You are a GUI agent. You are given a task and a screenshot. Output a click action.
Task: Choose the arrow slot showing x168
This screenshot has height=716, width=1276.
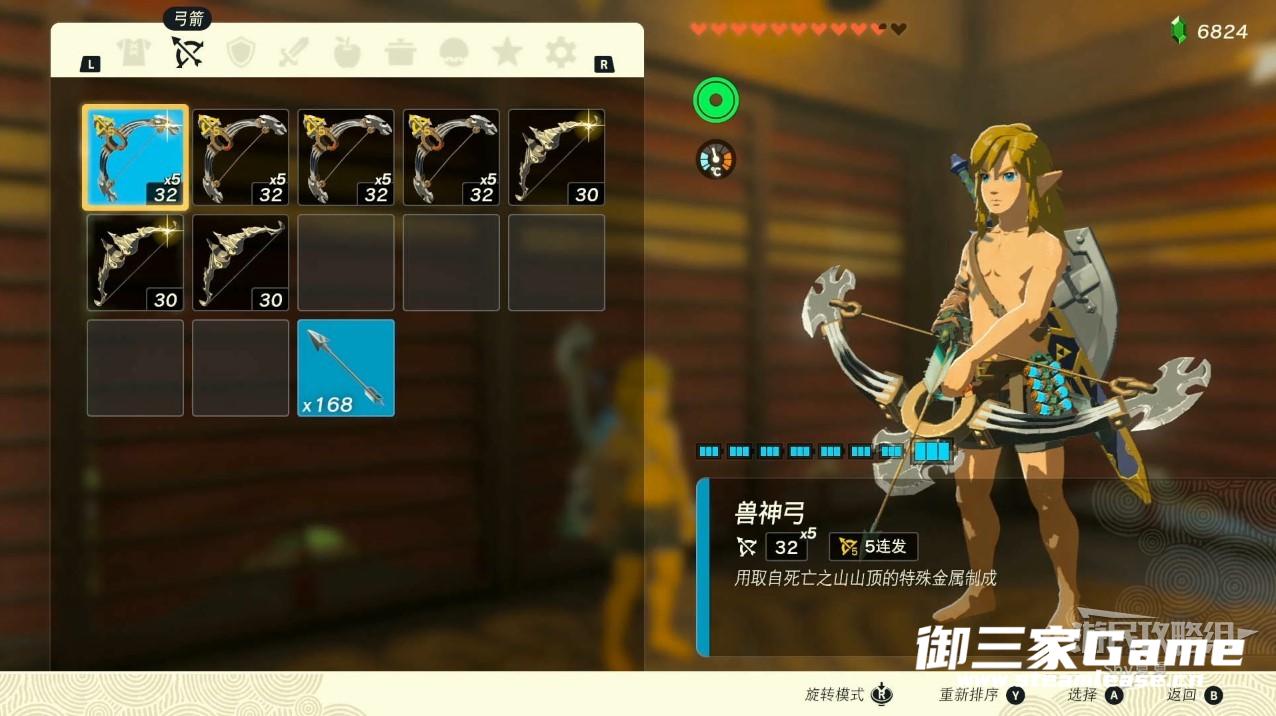click(x=346, y=367)
